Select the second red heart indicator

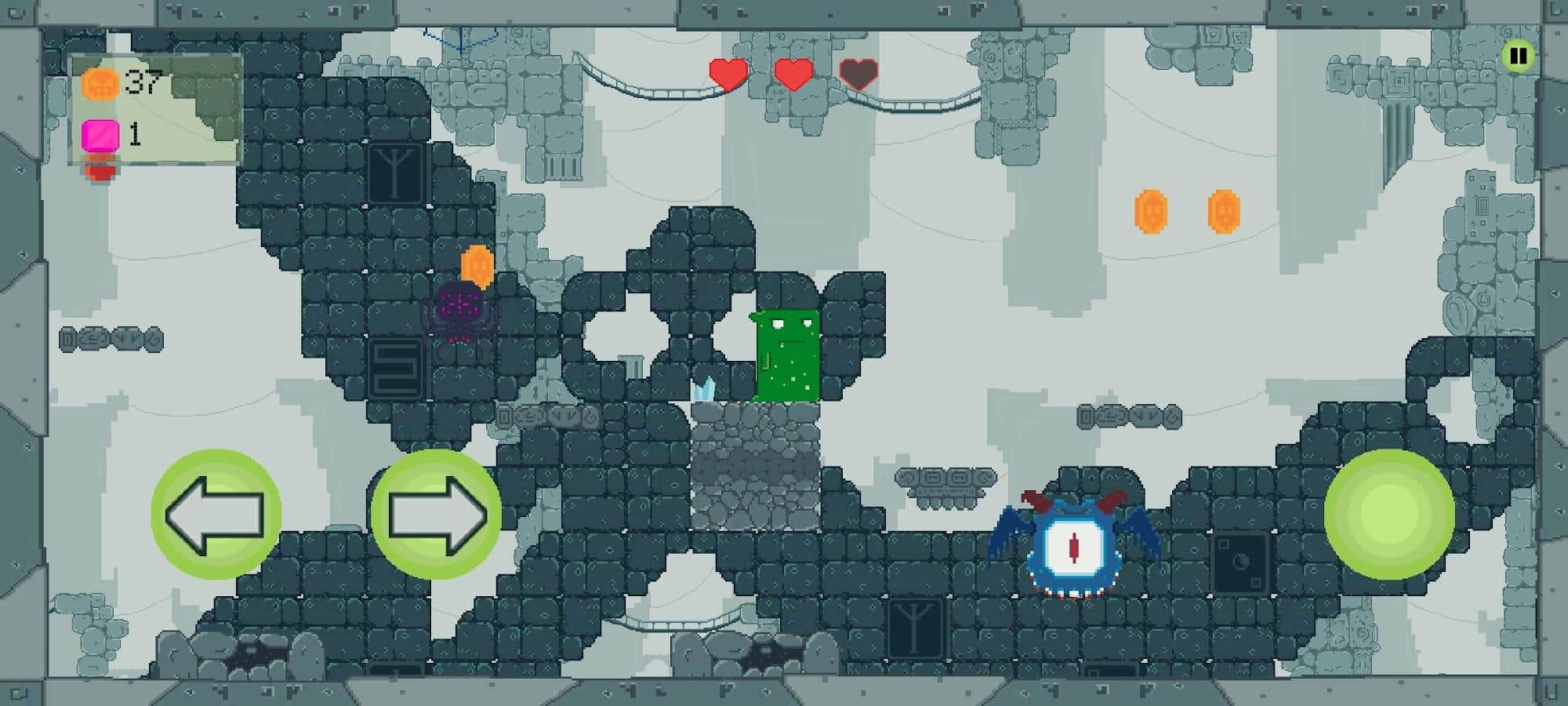791,73
